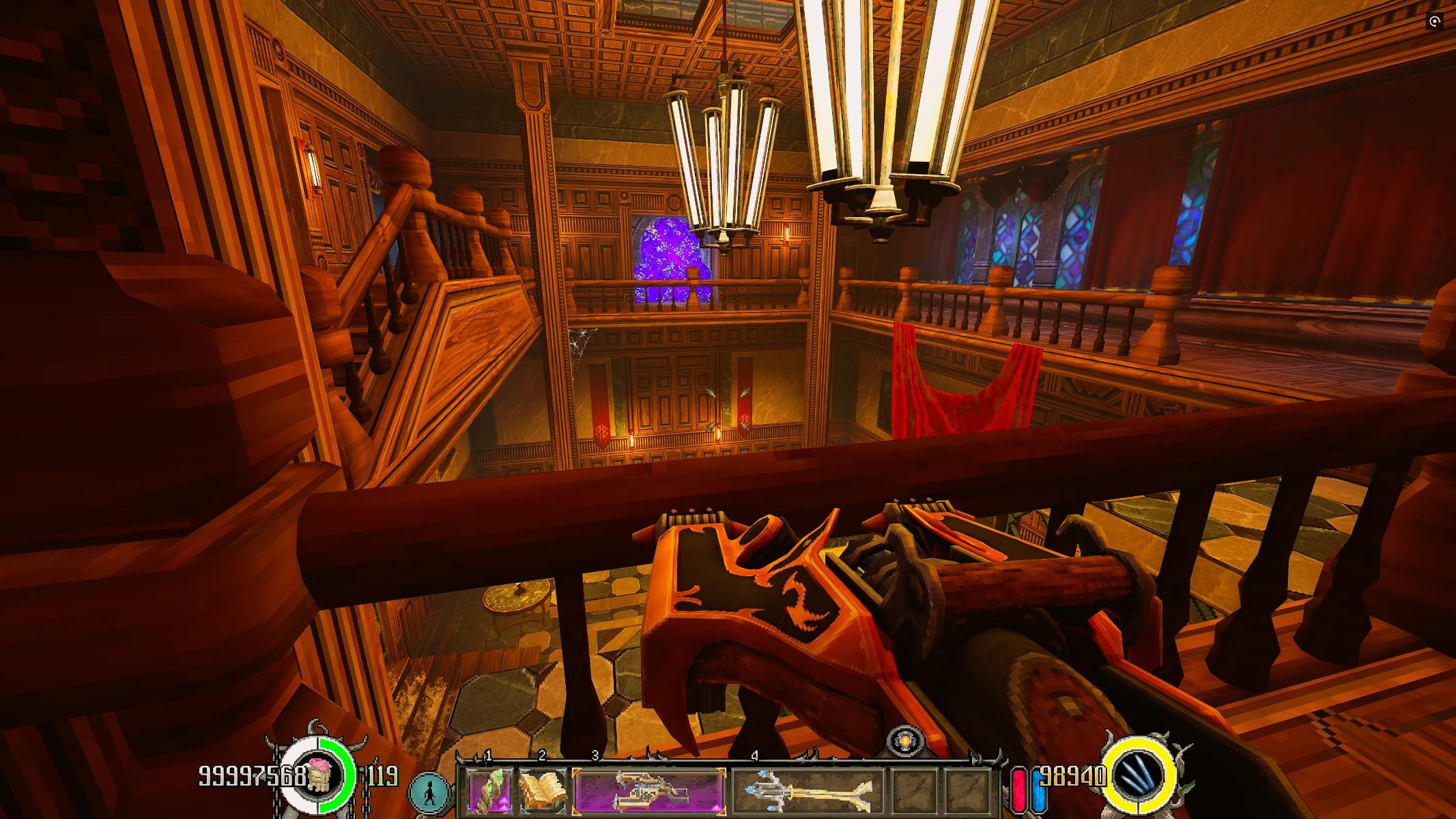Activate the lantern light icon above hotbar
The image size is (1456, 819).
click(906, 741)
